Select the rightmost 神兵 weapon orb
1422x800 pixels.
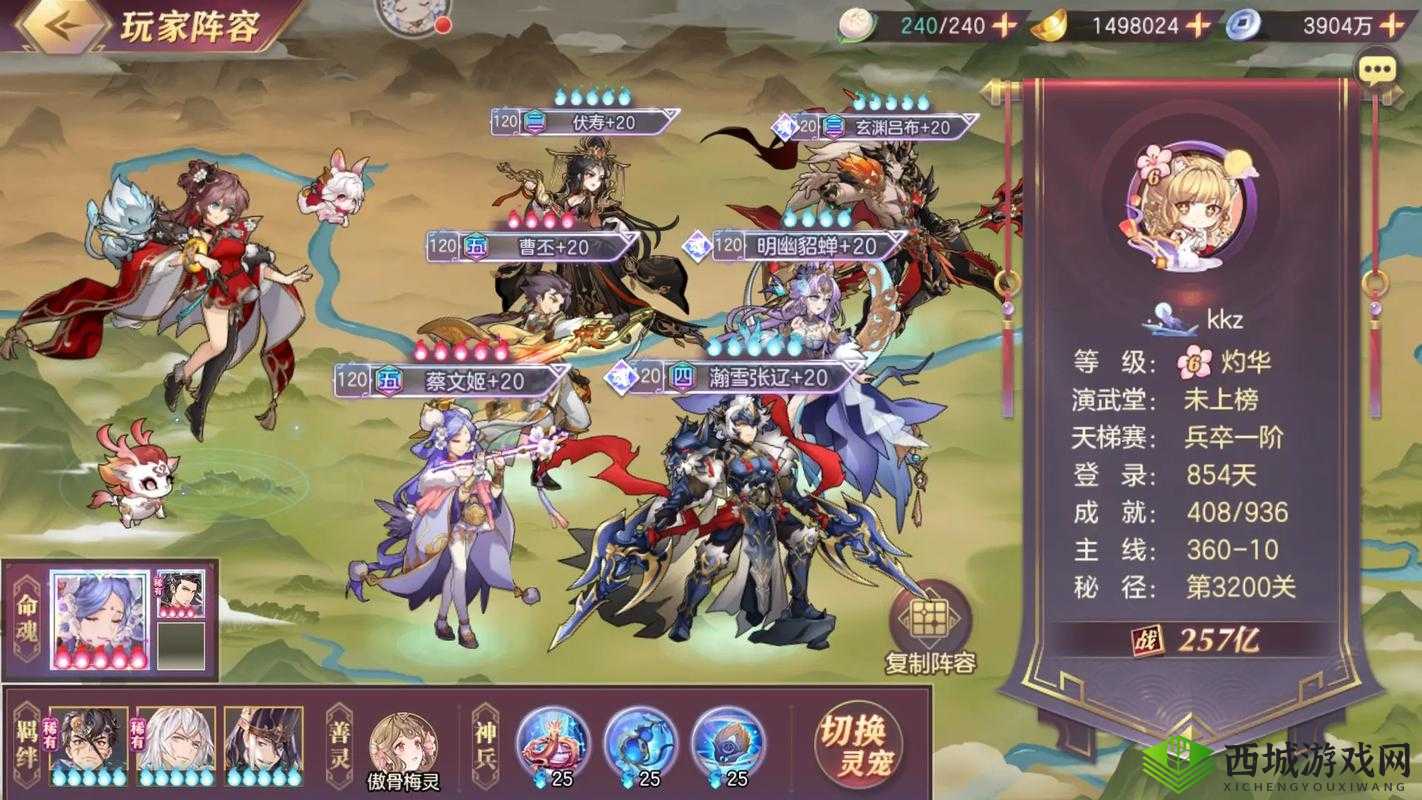(724, 743)
